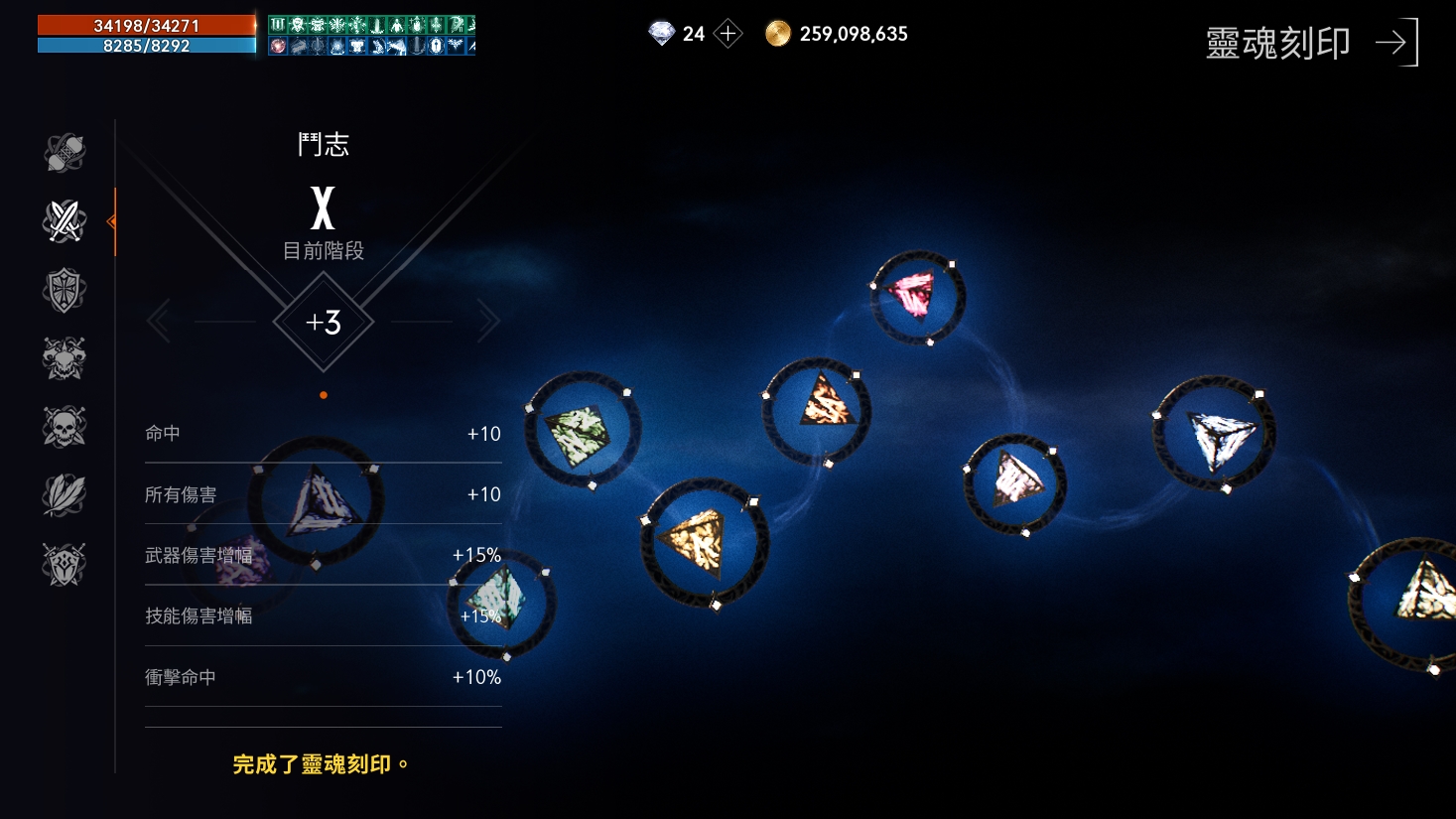Viewport: 1456px width, 819px height.
Task: Exit the soul imprint screen
Action: 1397,43
